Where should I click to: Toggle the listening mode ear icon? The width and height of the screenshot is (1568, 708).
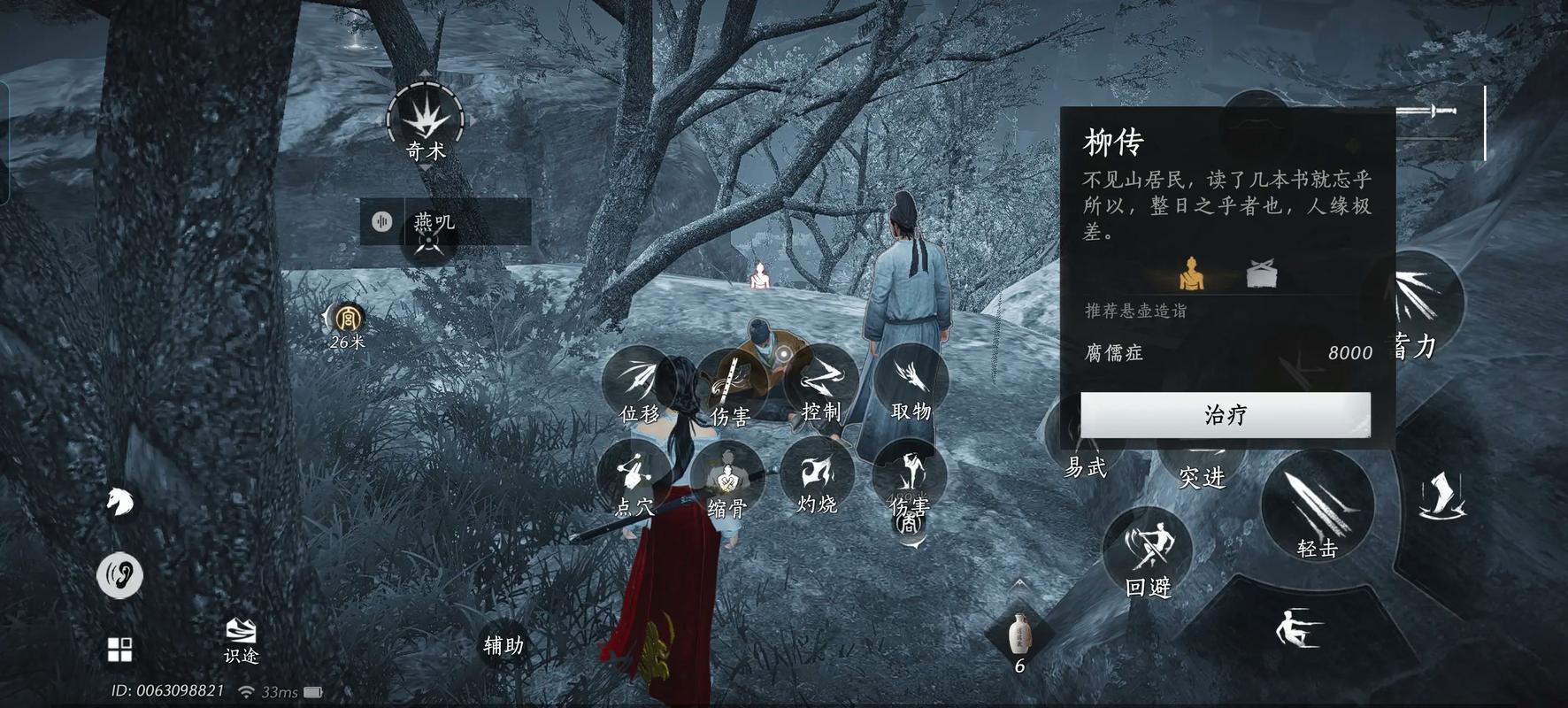(119, 575)
